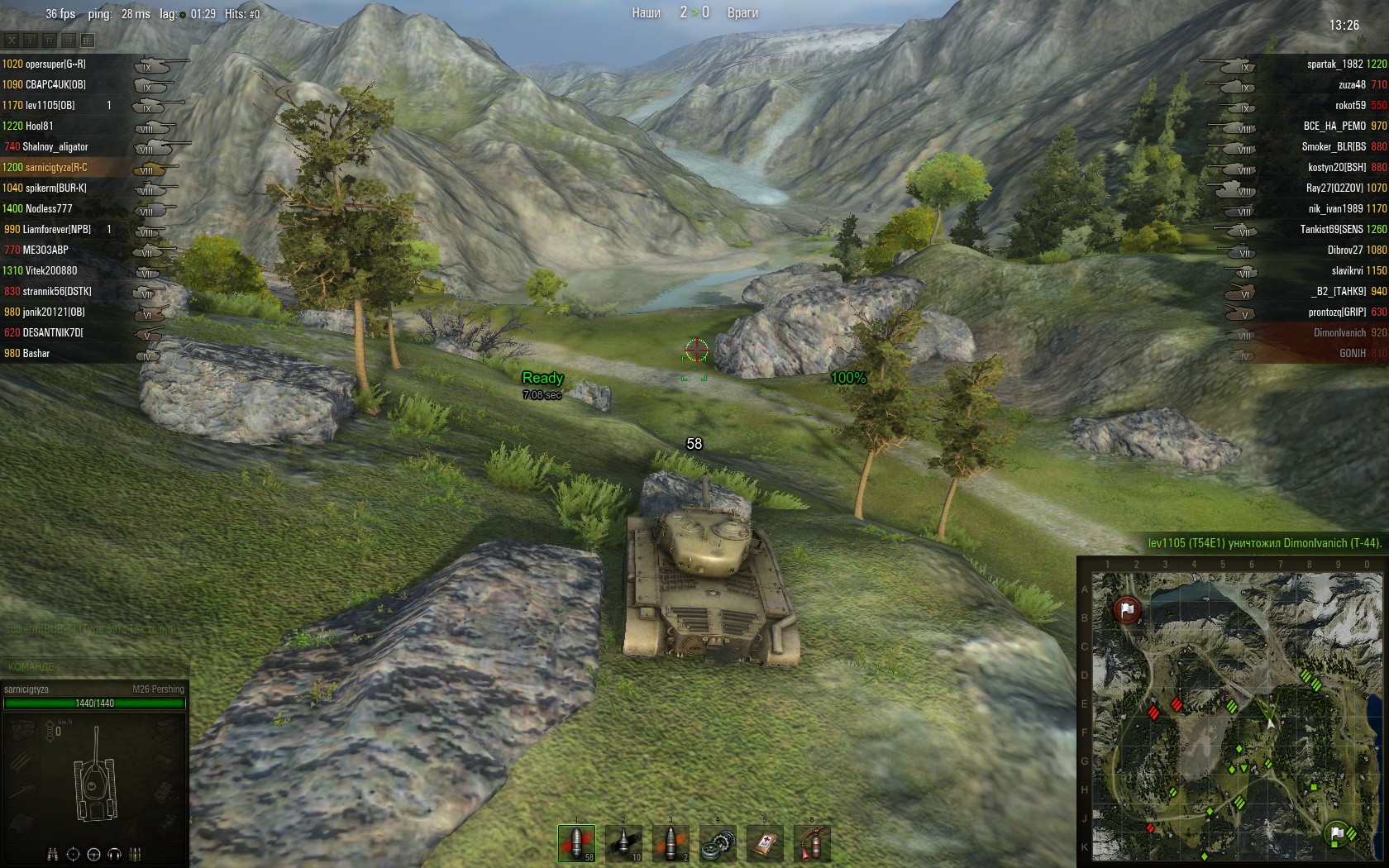Hide the player list with the X button
Viewport: 1389px width, 868px height.
point(12,40)
